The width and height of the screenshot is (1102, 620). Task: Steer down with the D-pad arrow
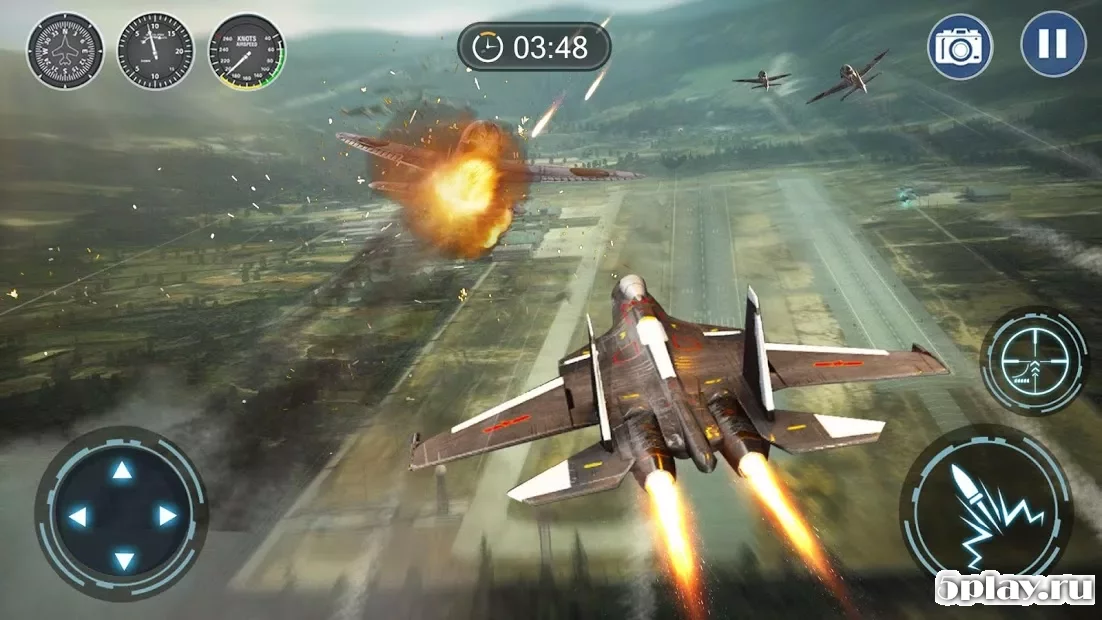[x=122, y=559]
